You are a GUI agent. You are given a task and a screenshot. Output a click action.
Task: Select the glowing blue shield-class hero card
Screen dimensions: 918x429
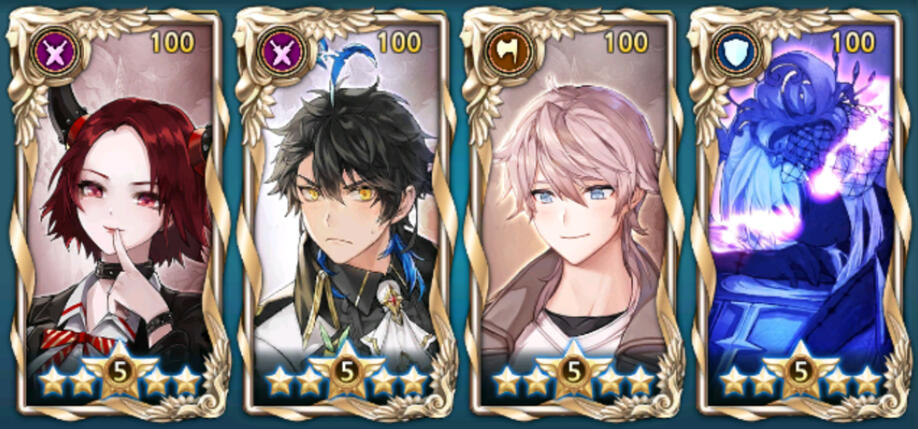pos(799,215)
